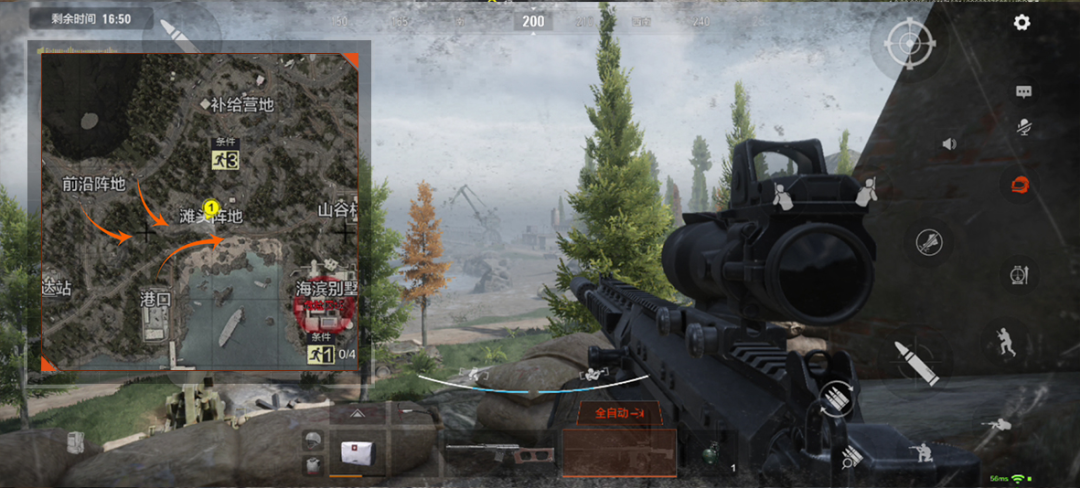This screenshot has height=488, width=1080.
Task: Open the chat message bubble
Action: 1023,92
